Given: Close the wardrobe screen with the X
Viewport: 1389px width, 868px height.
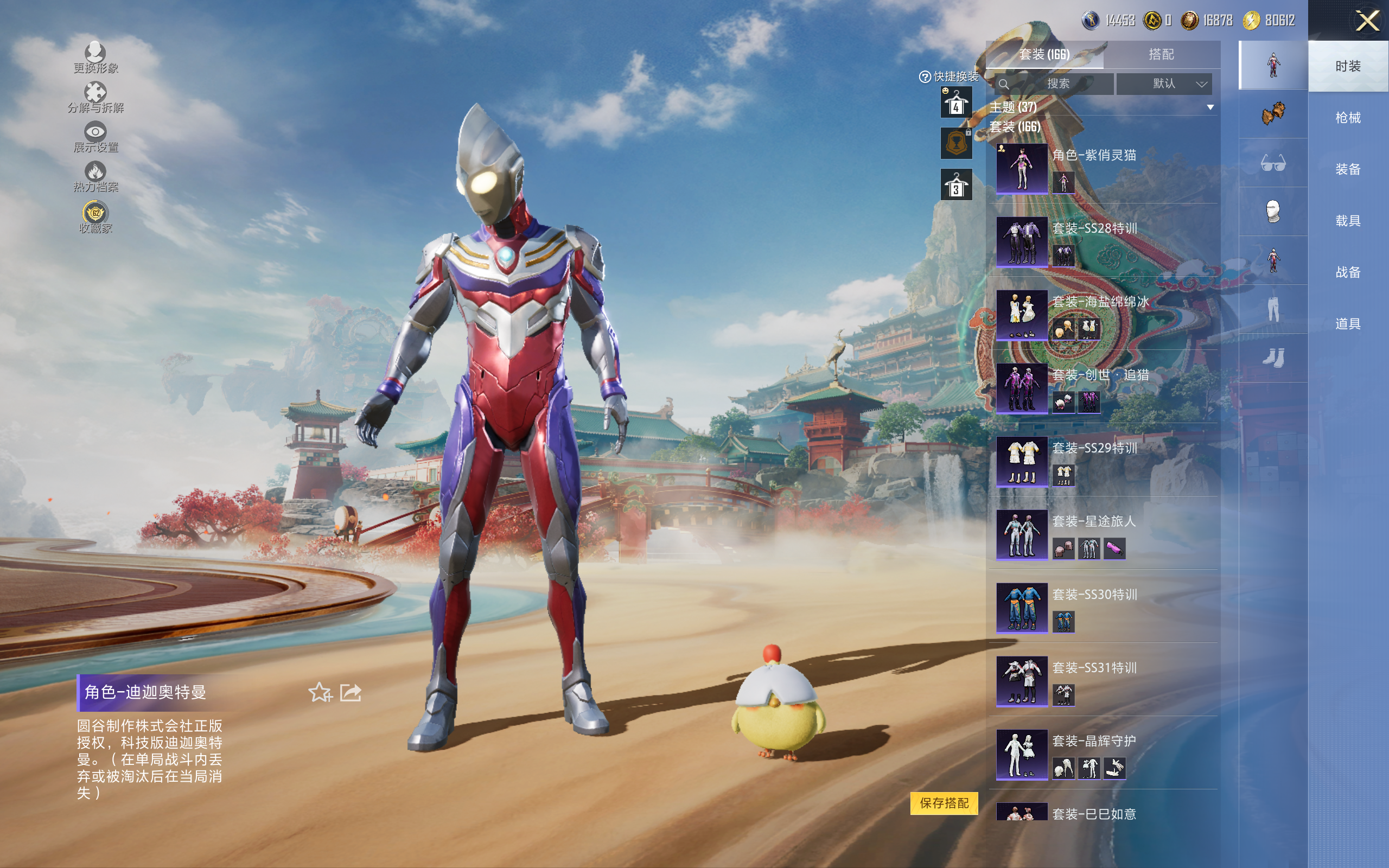Looking at the screenshot, I should (x=1367, y=21).
